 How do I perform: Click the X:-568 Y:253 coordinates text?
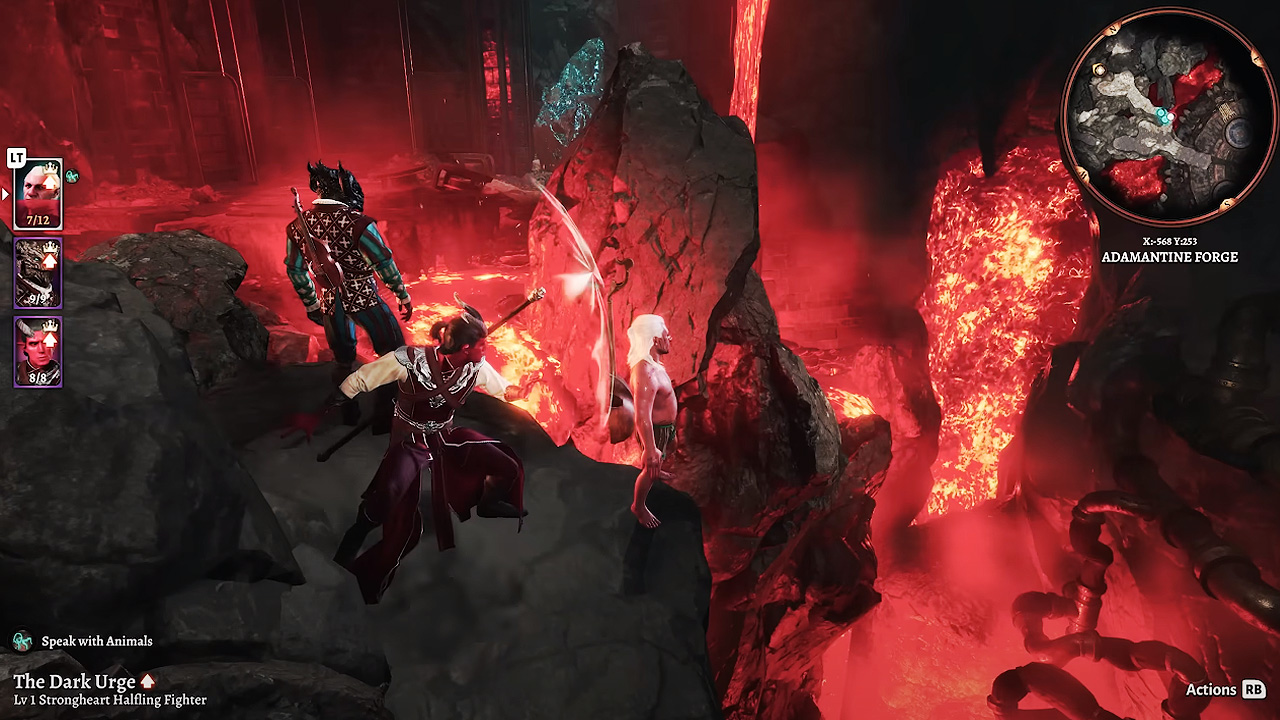coord(1172,239)
